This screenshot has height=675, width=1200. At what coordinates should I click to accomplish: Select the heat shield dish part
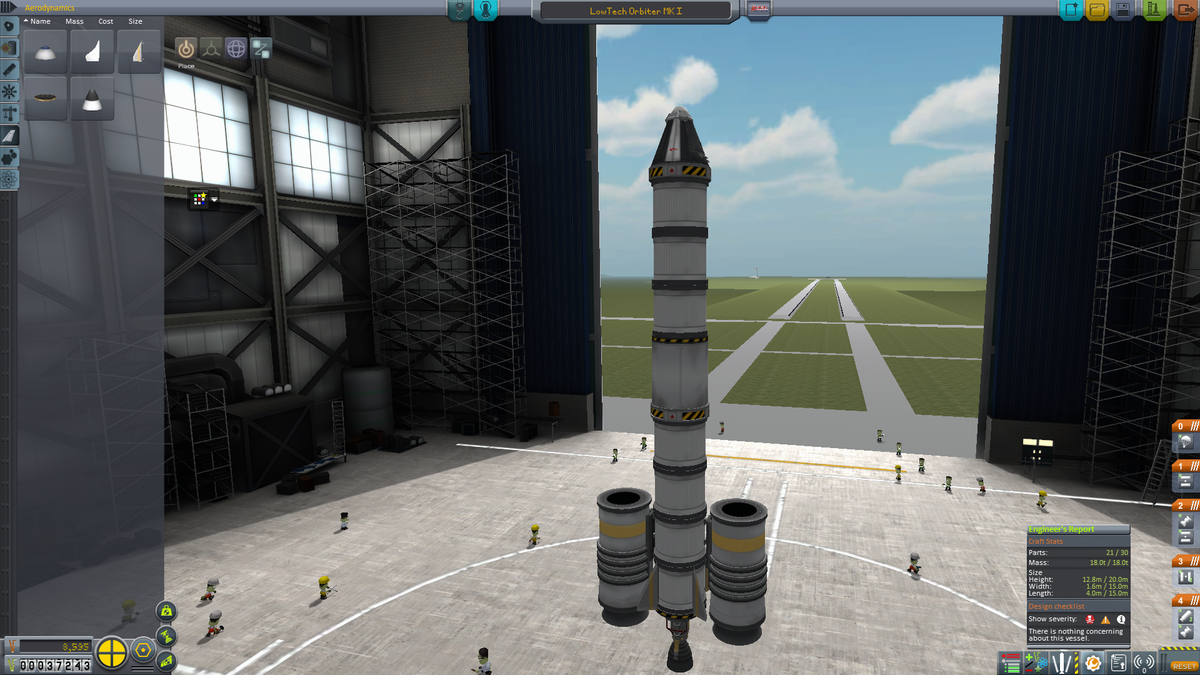(45, 97)
